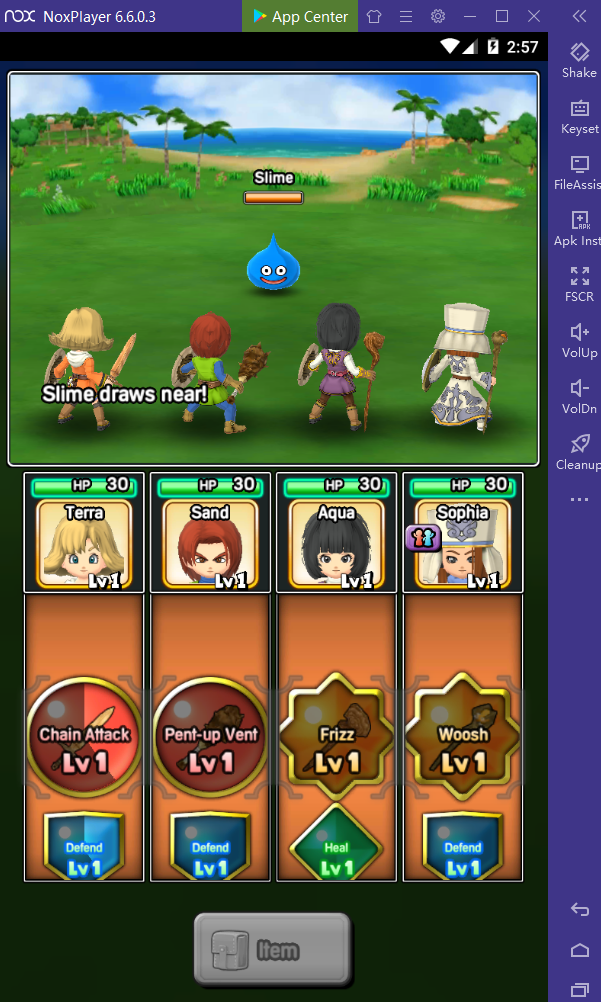Open the NoxPlayer App Center
Image resolution: width=601 pixels, height=1002 pixels.
coord(300,16)
